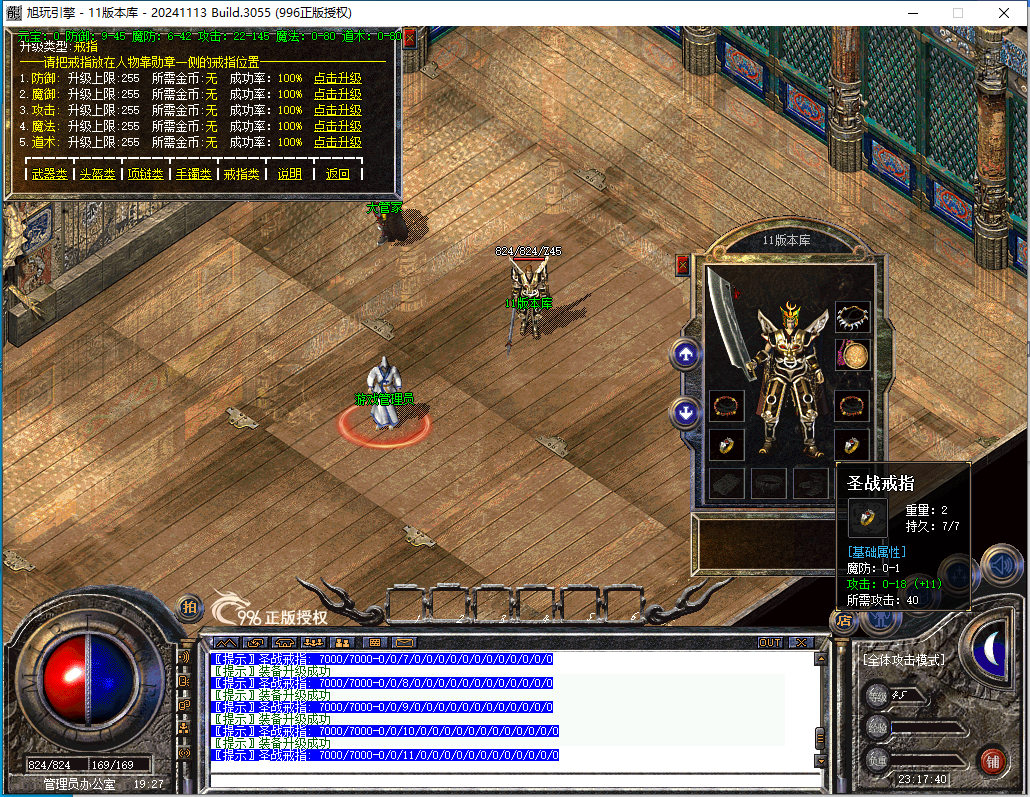
Task: Open the 说明 instructions link
Action: coord(289,174)
